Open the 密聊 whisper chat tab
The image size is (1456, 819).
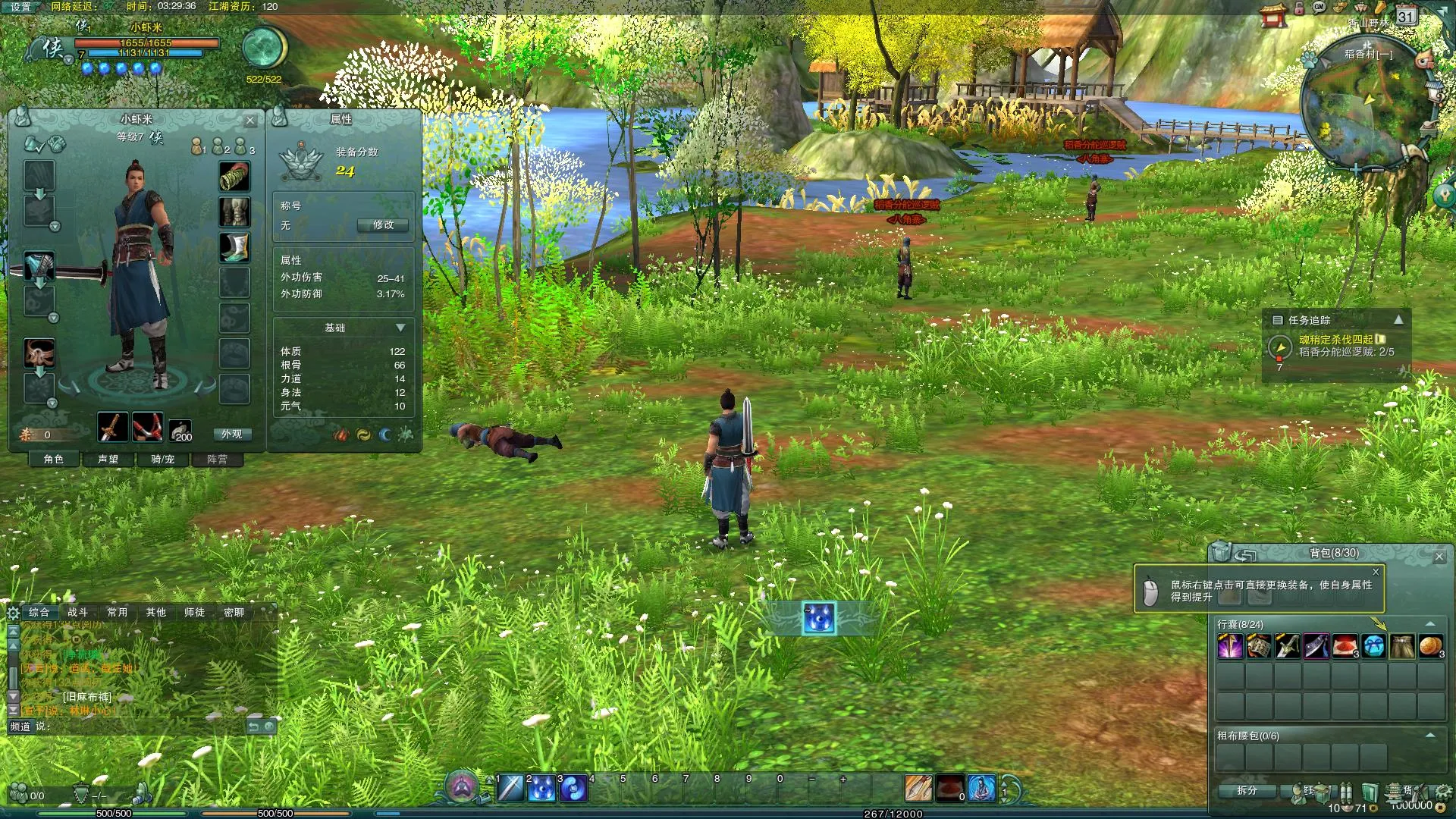click(234, 612)
